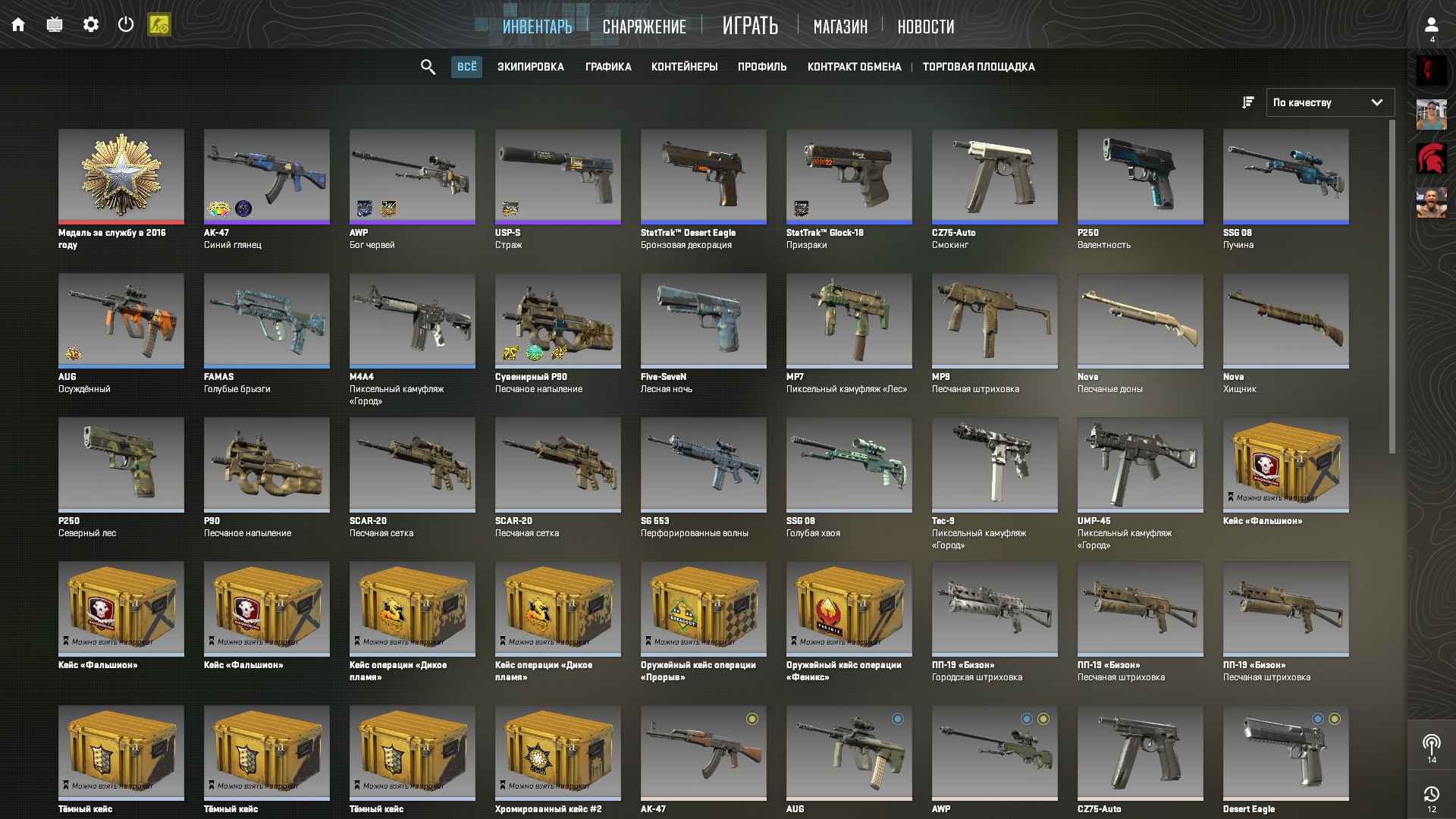Screen dimensions: 1456x819
Task: Open the МАГАЗИН menu
Action: (x=839, y=26)
